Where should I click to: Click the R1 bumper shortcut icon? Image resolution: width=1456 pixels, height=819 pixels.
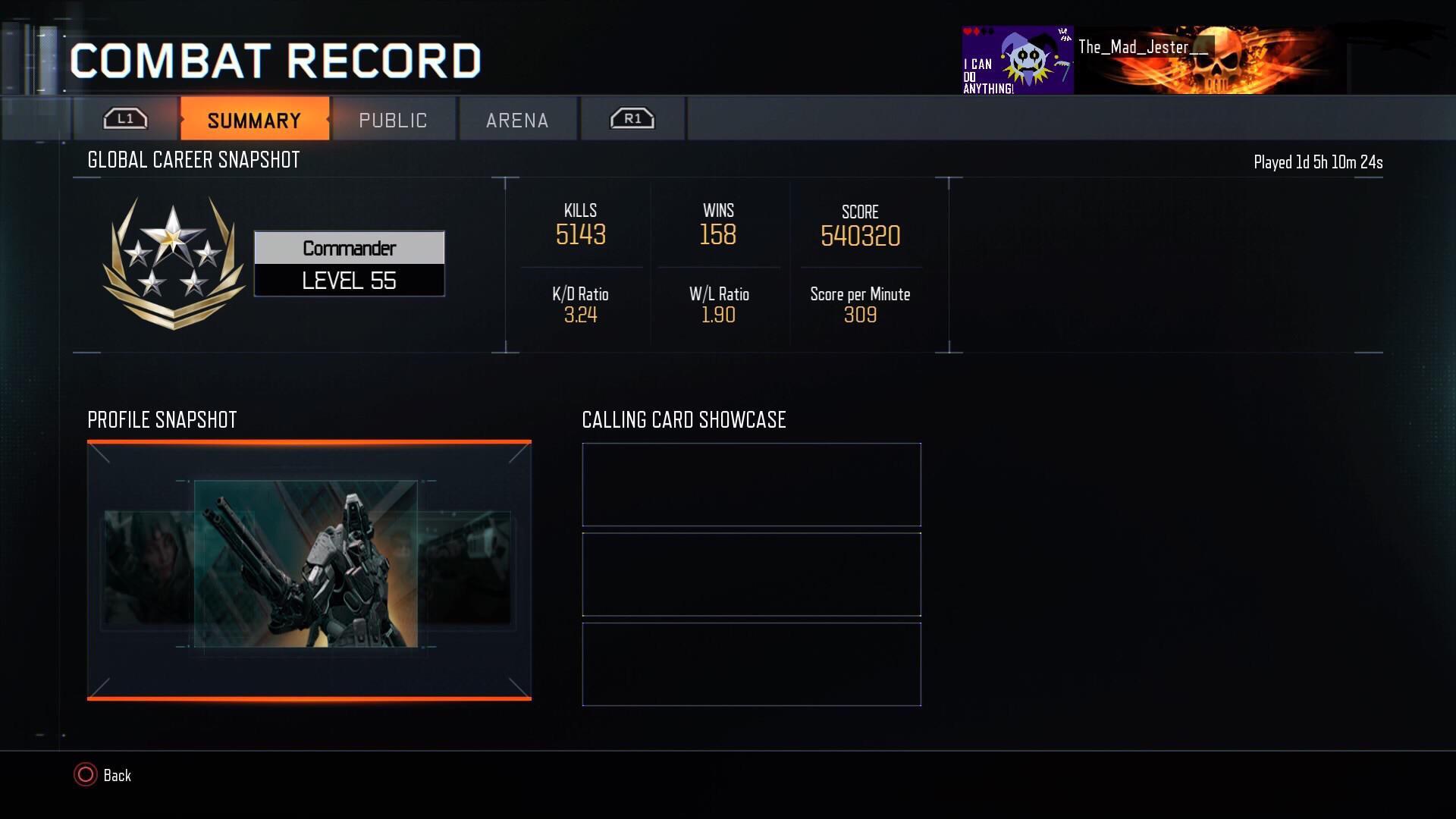[632, 118]
